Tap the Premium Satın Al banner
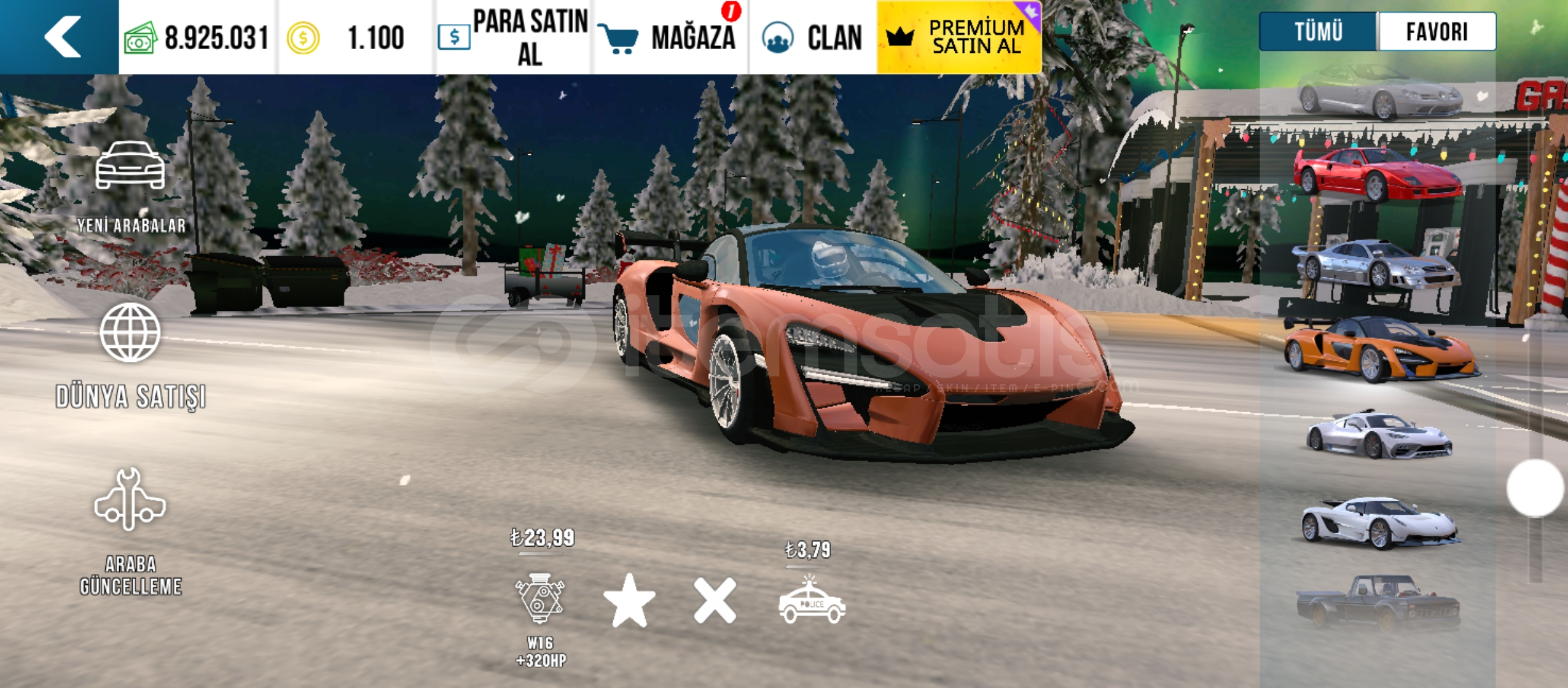 [x=959, y=37]
